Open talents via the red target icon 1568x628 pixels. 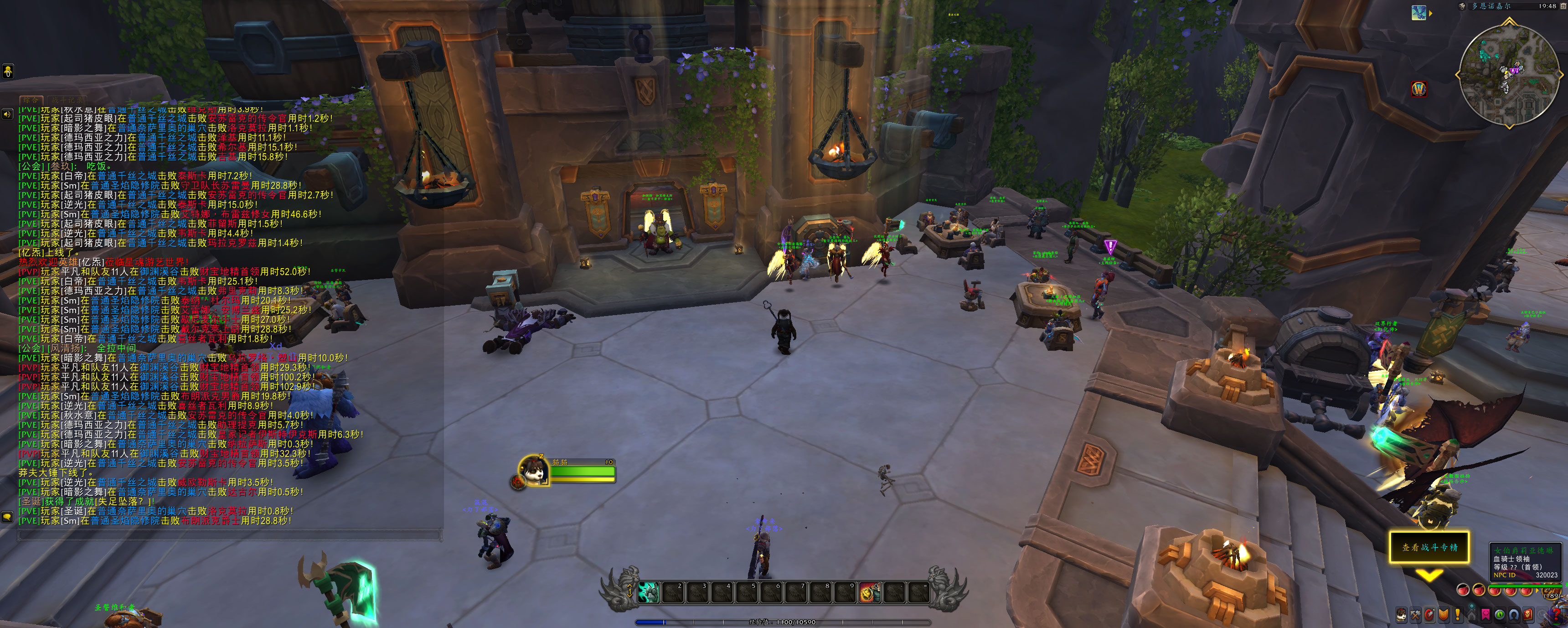coord(1429,615)
